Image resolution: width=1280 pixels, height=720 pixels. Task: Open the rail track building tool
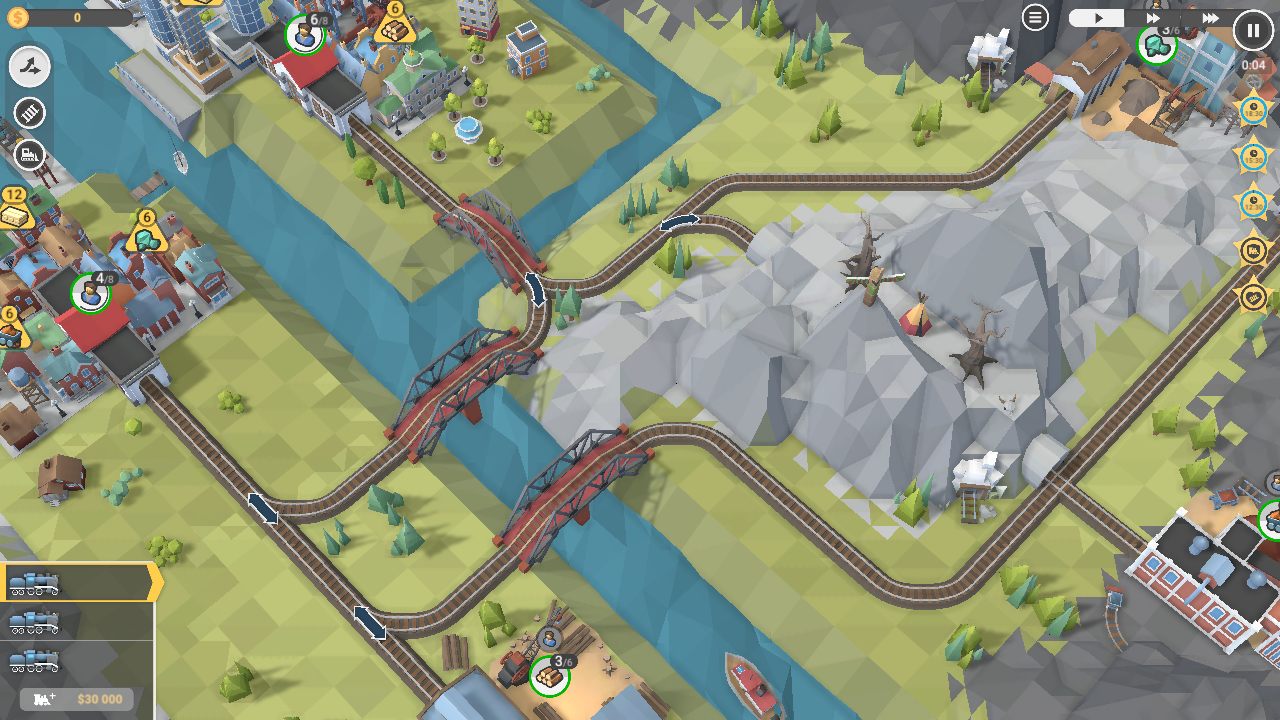coord(28,113)
